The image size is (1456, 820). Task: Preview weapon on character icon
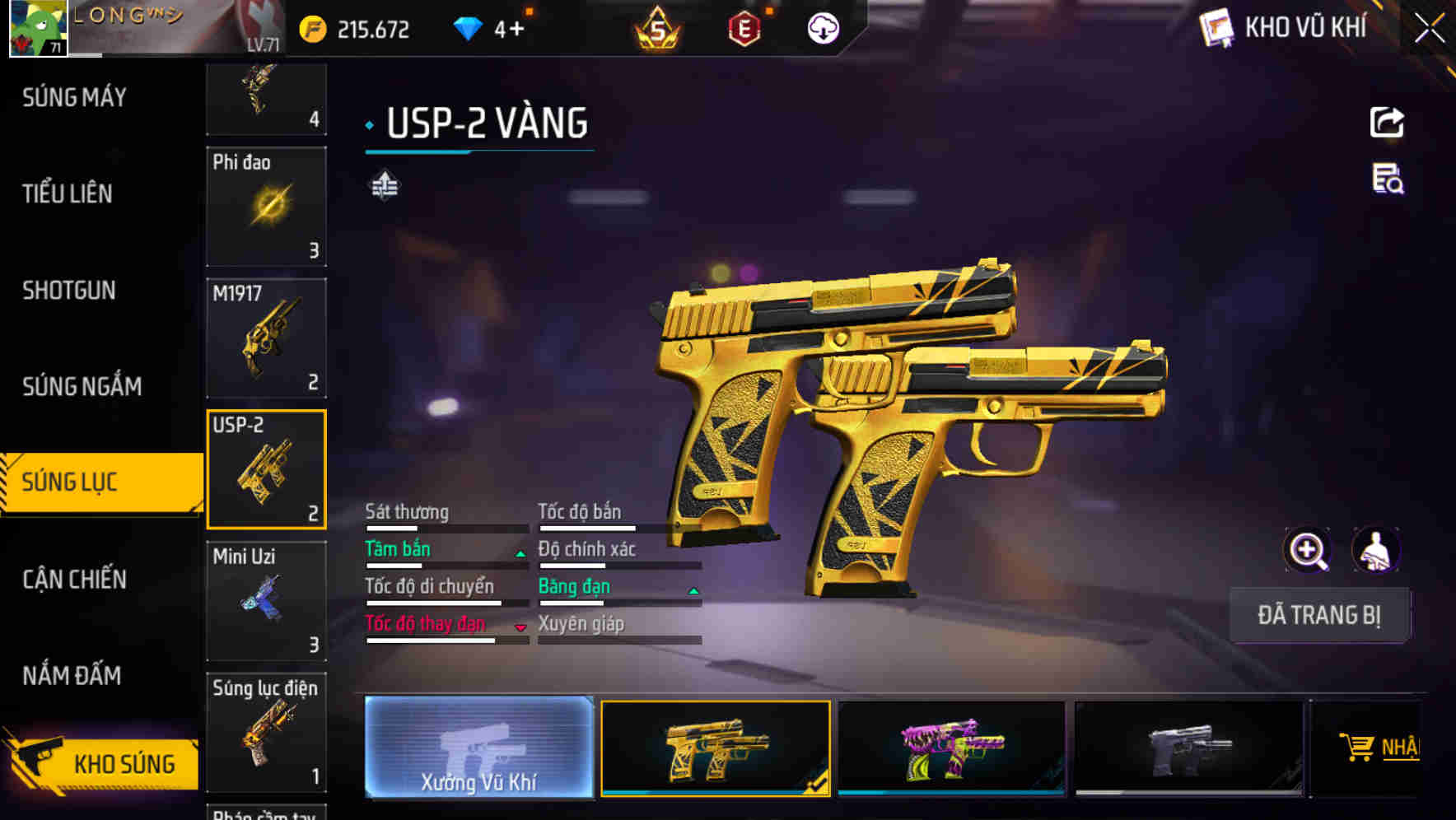[x=1375, y=551]
